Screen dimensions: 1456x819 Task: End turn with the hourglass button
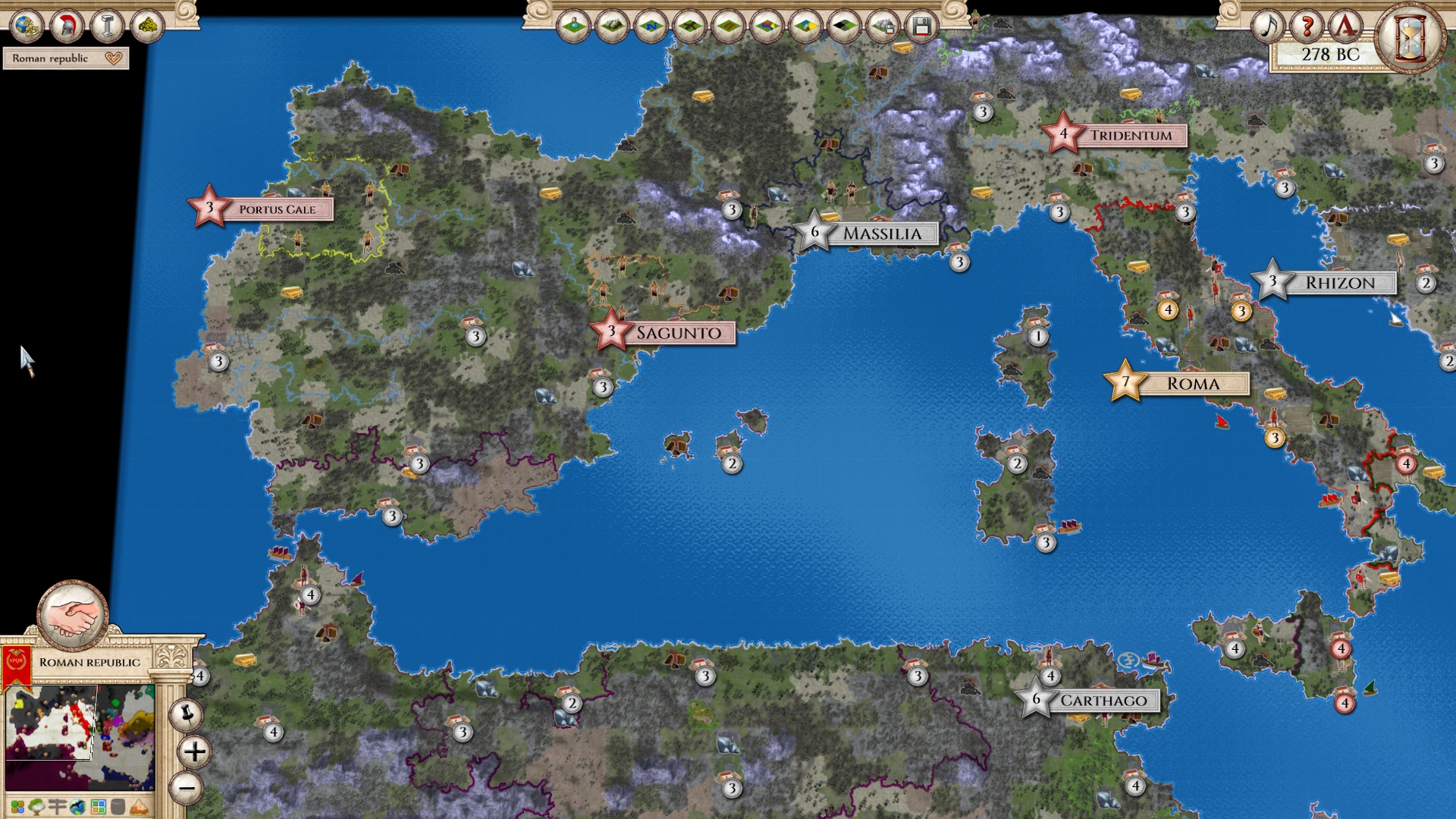tap(1410, 36)
